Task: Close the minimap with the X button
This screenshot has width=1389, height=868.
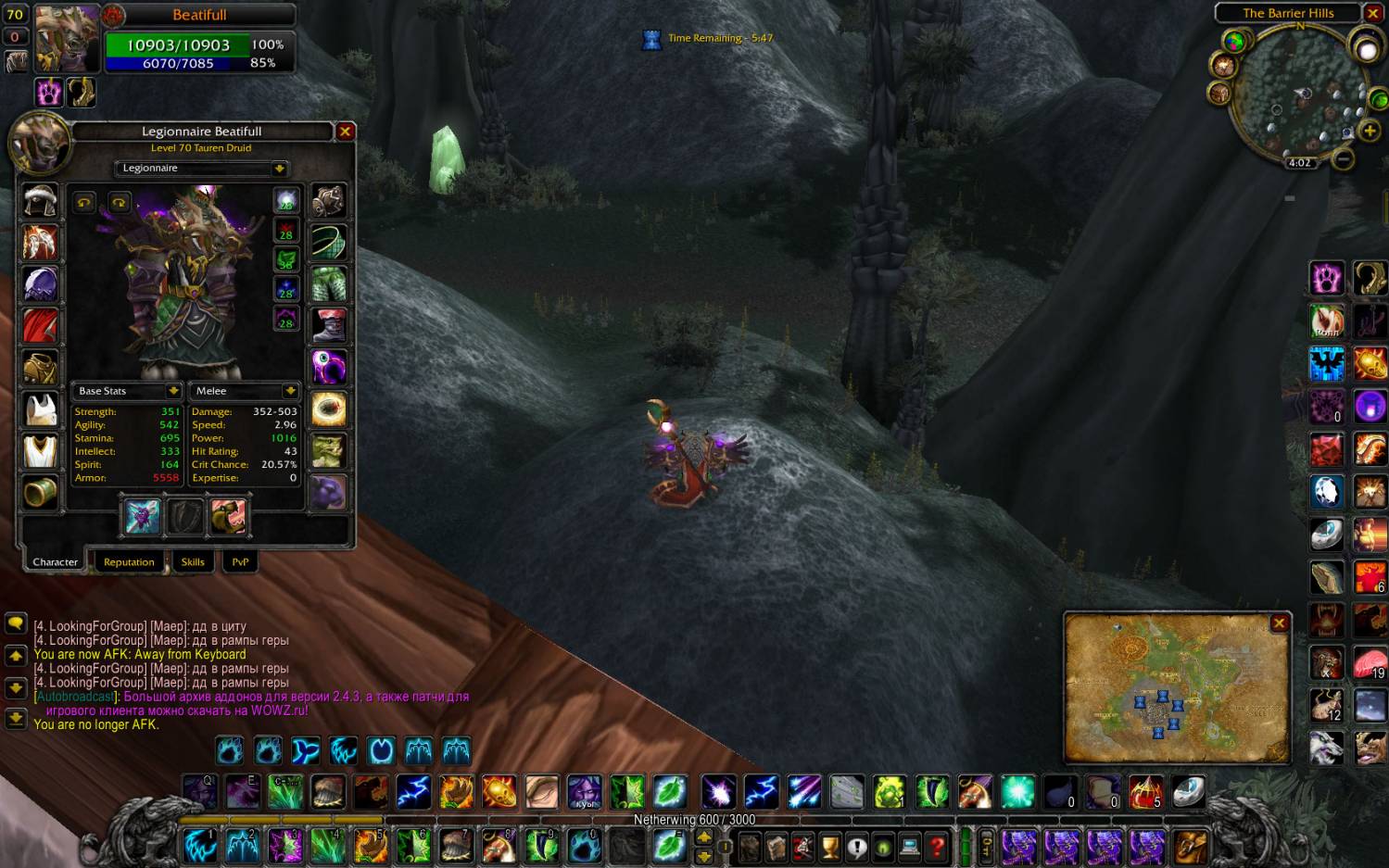Action: [x=1373, y=14]
